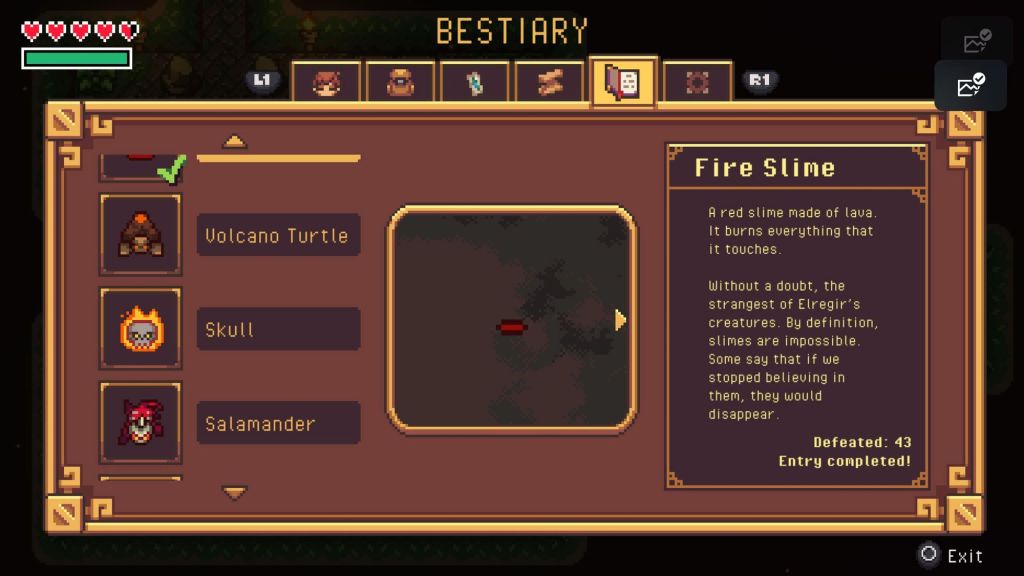Switch to the teal crystal tab
This screenshot has width=1024, height=576.
point(475,83)
